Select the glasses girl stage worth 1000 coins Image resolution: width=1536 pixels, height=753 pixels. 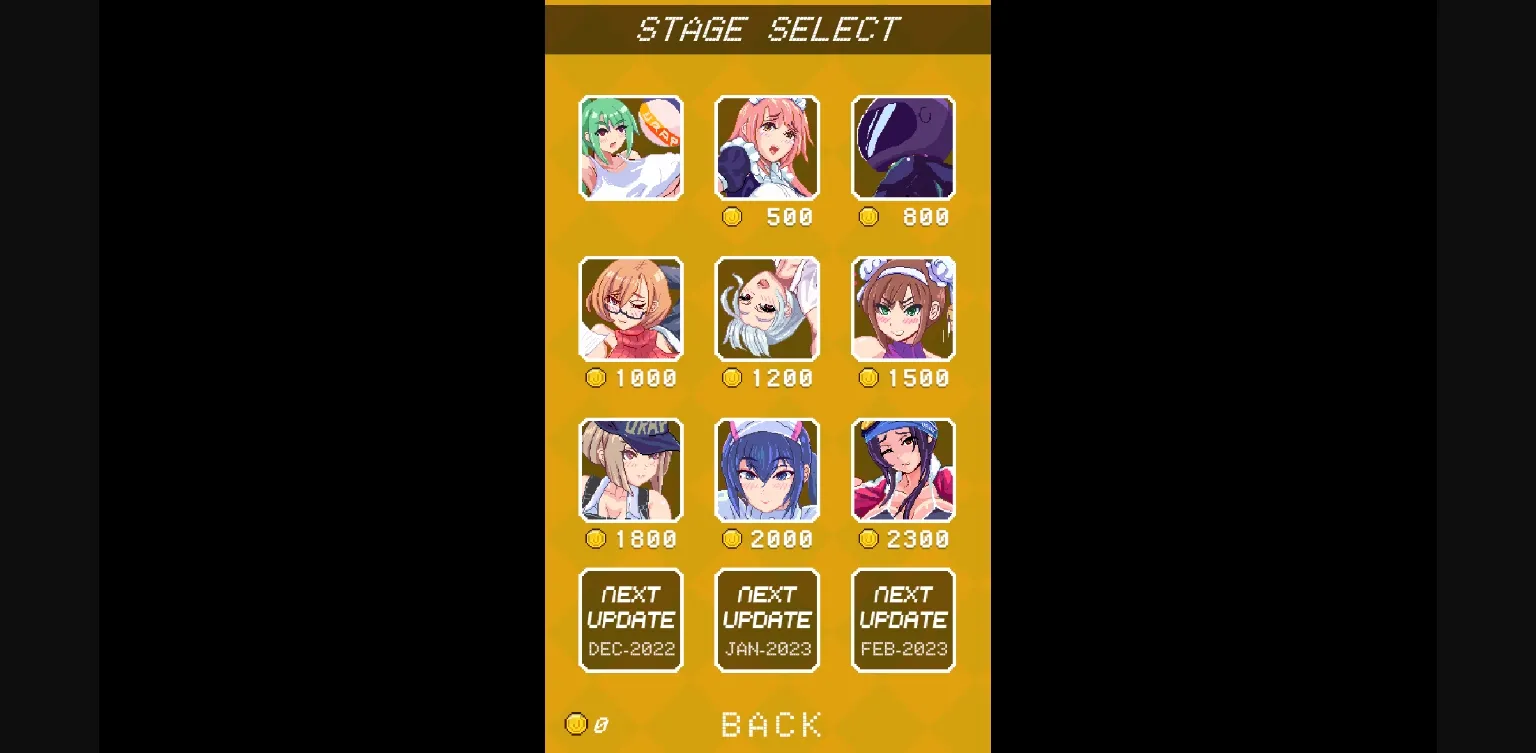pos(631,309)
